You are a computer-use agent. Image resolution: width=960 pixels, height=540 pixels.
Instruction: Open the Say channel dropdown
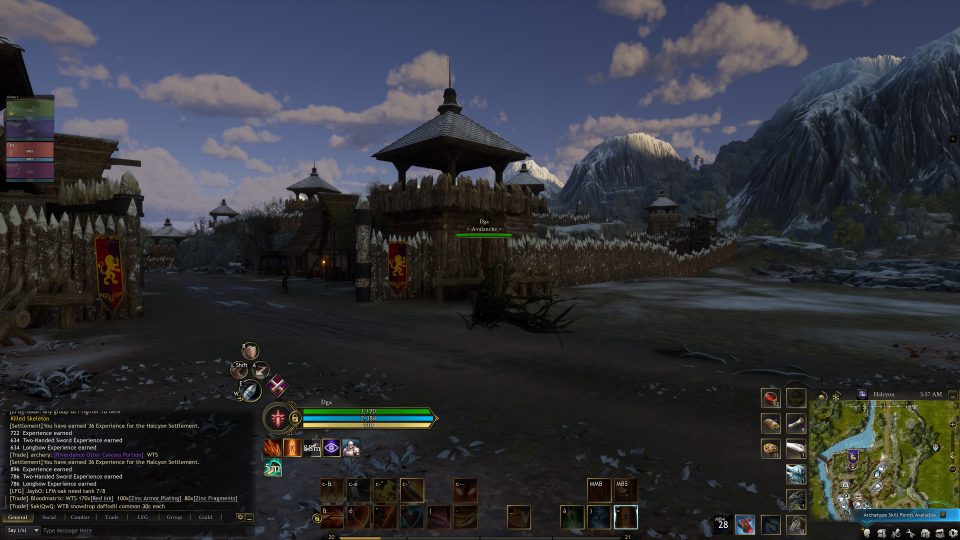(x=20, y=530)
